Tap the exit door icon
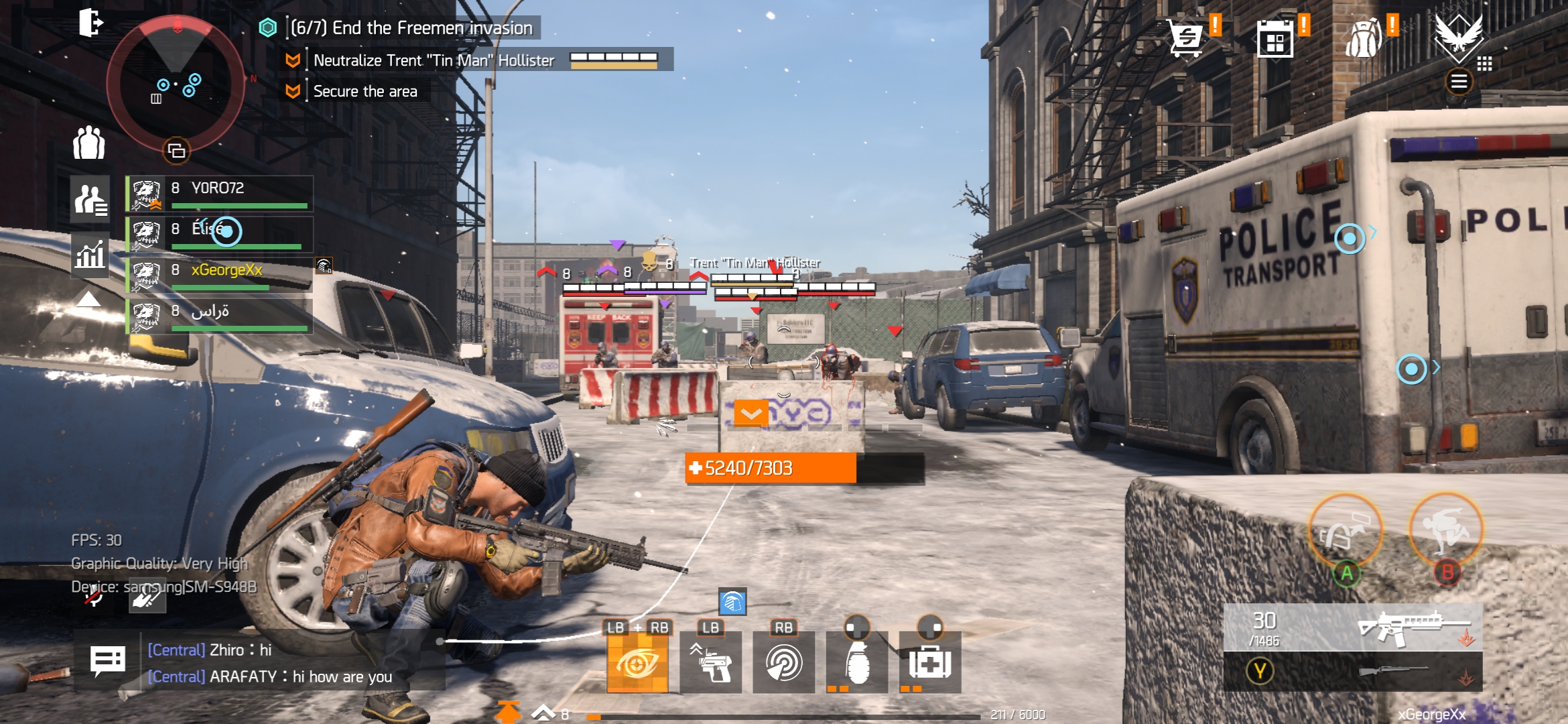 click(90, 23)
